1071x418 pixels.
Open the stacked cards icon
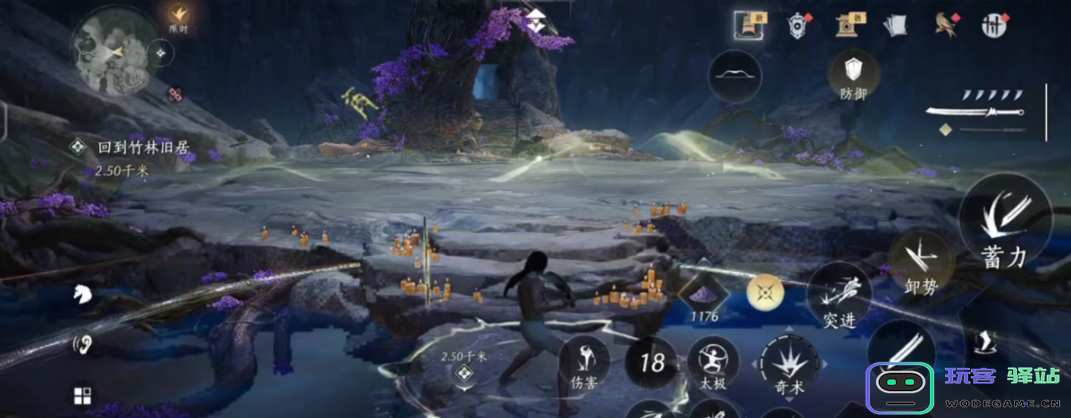896,25
